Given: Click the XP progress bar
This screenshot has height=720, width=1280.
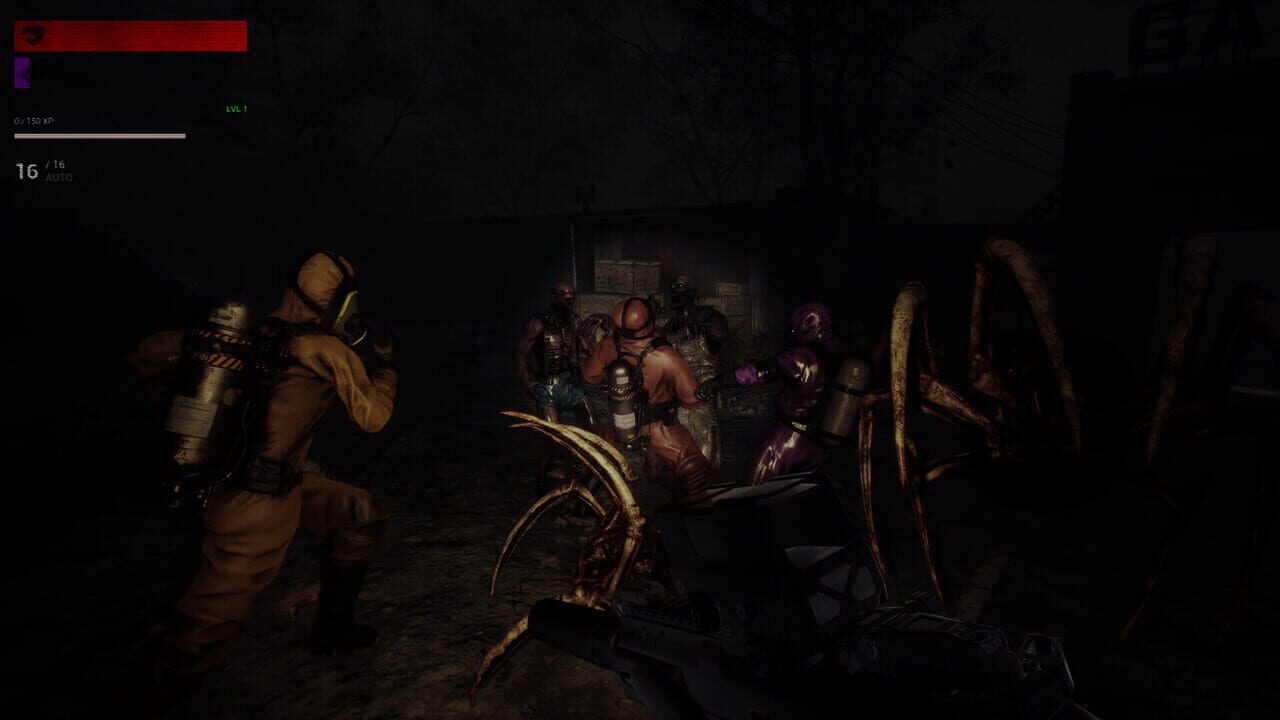Looking at the screenshot, I should (x=100, y=136).
